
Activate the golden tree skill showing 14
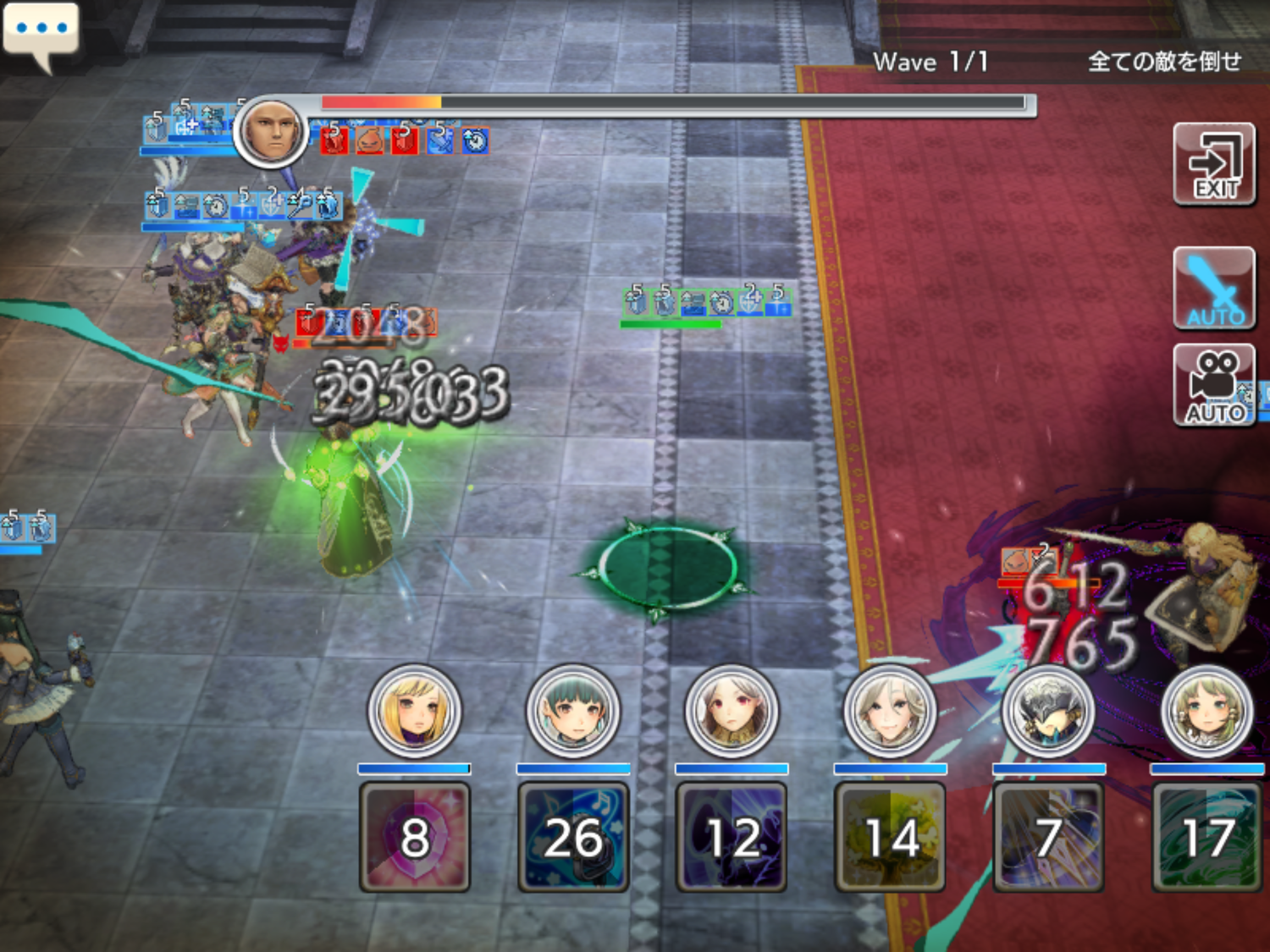pos(890,837)
